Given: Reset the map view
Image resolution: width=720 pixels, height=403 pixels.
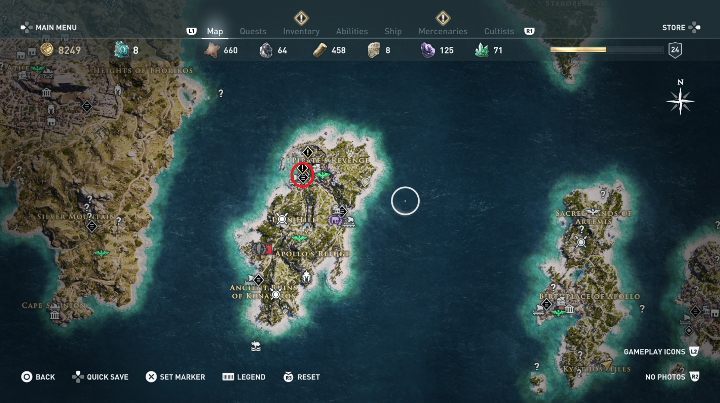Looking at the screenshot, I should click(x=301, y=377).
